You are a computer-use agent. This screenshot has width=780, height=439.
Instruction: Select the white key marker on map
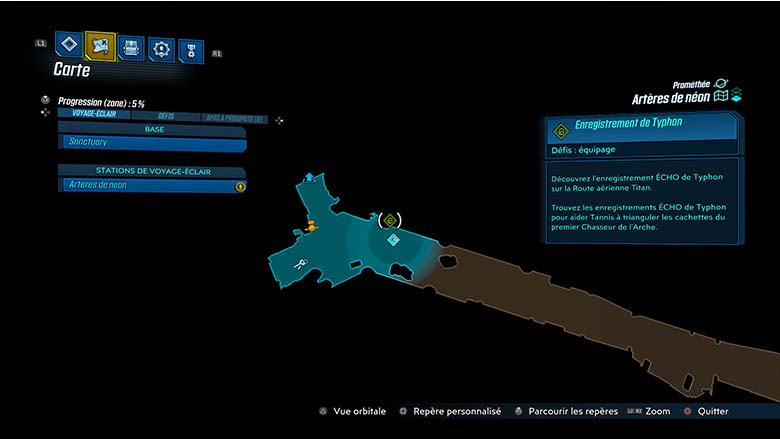tap(300, 265)
